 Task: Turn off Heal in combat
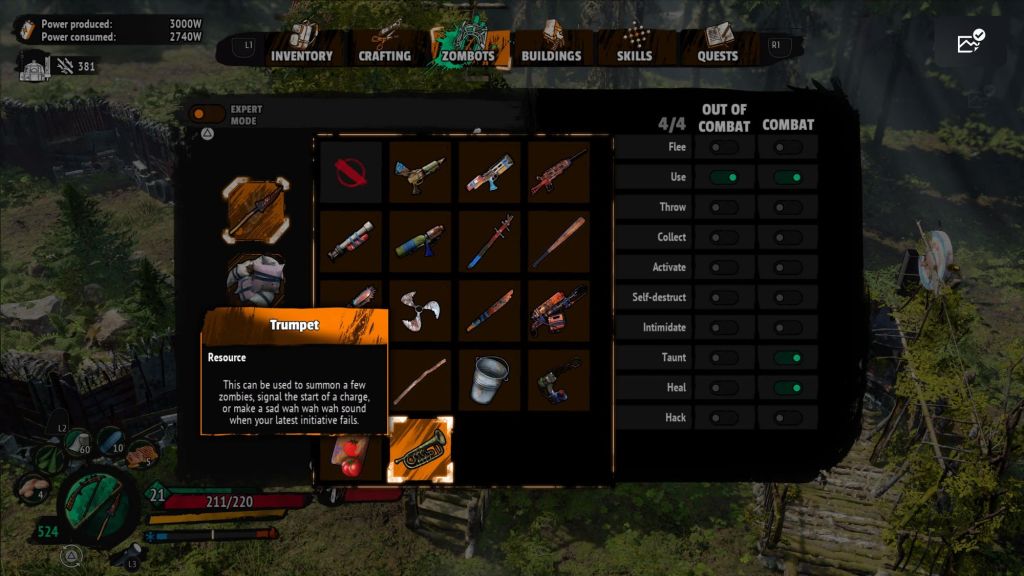tap(788, 387)
